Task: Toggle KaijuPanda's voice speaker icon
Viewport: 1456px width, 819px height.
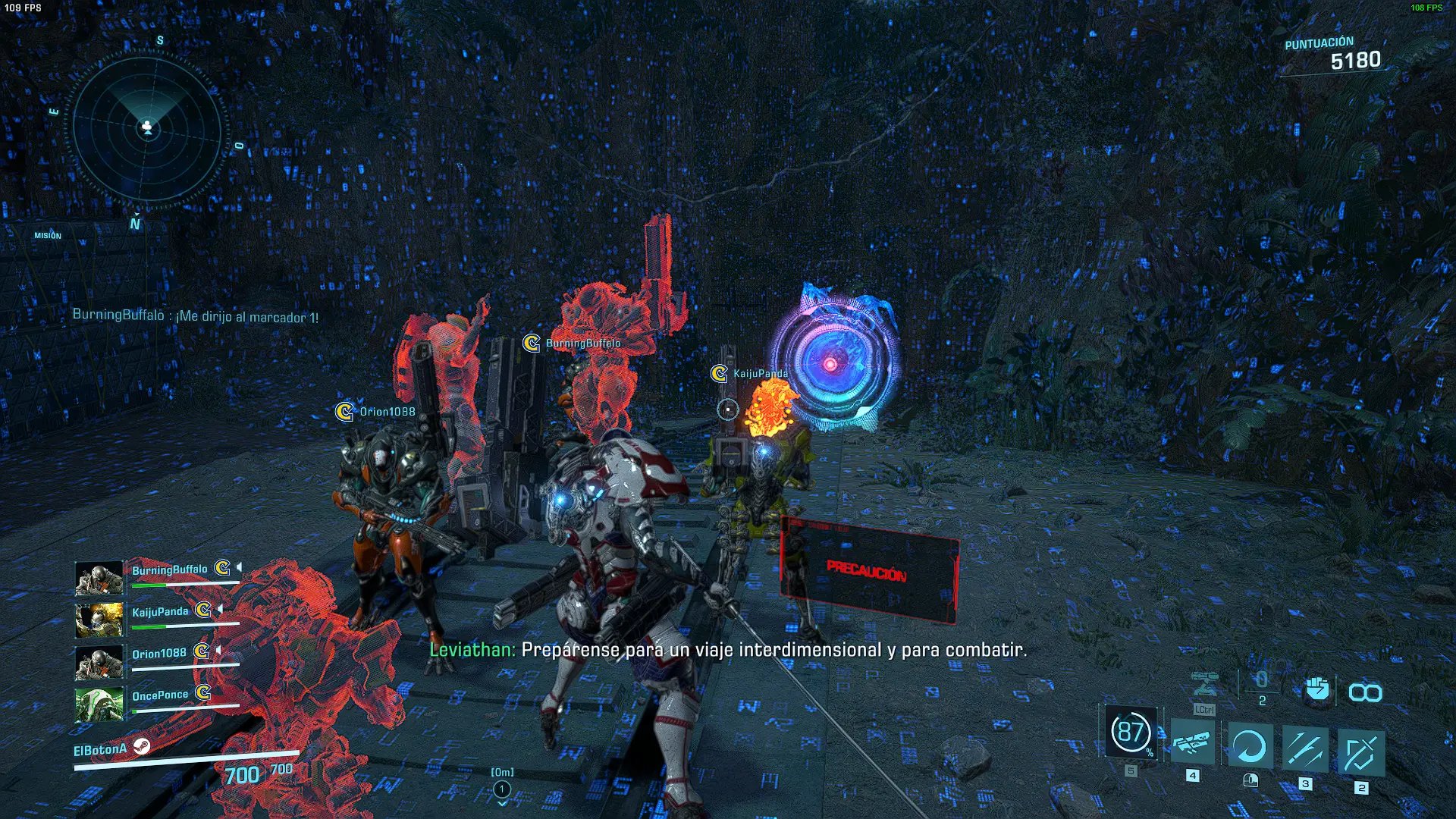Action: coord(220,610)
